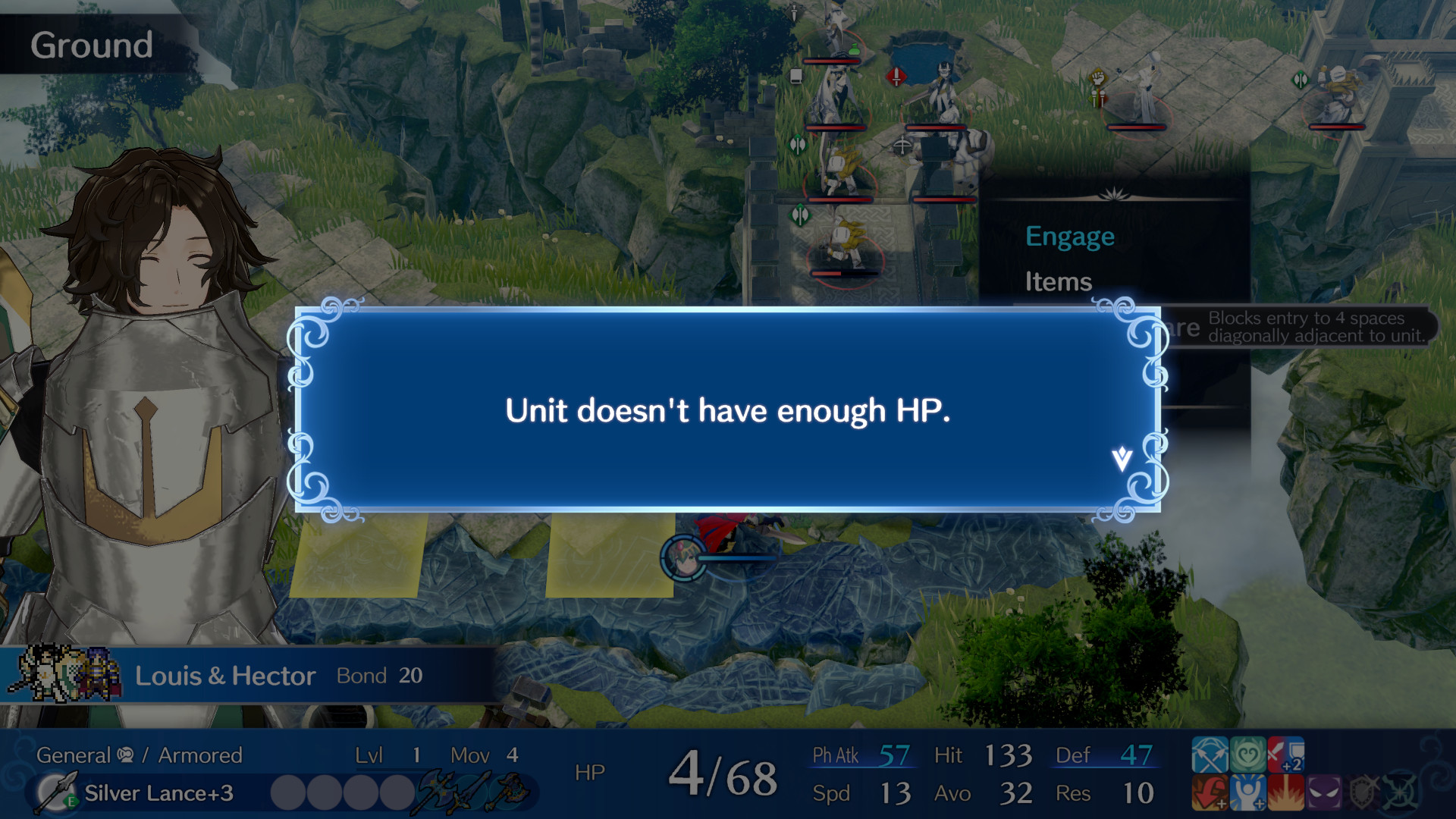Screen dimensions: 1456x819
Task: Click the crossed-lances skill icon
Action: [1210, 755]
